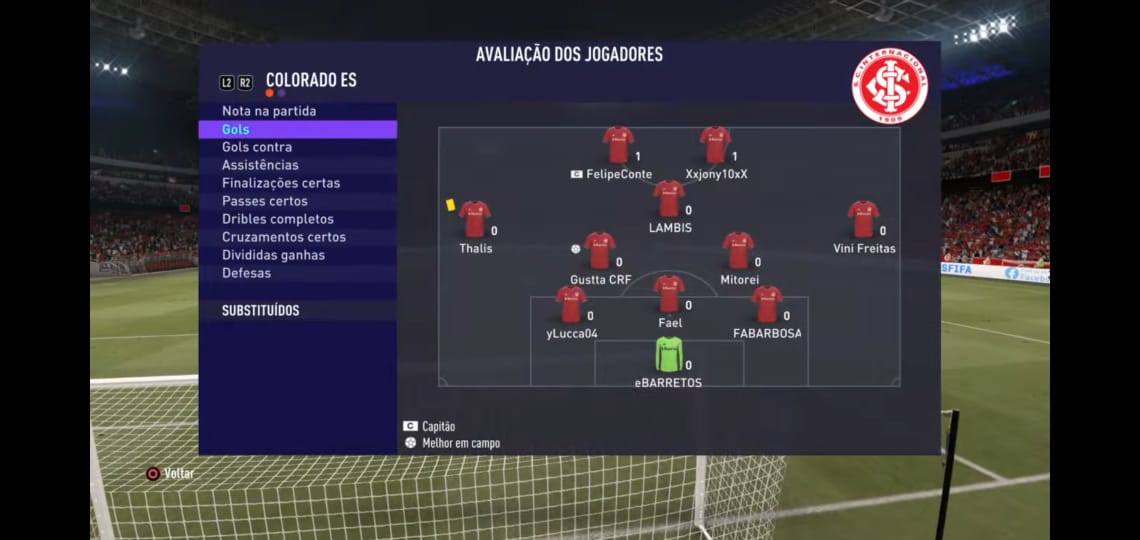This screenshot has width=1140, height=540.
Task: Select Finalizações certas in the list
Action: [281, 183]
